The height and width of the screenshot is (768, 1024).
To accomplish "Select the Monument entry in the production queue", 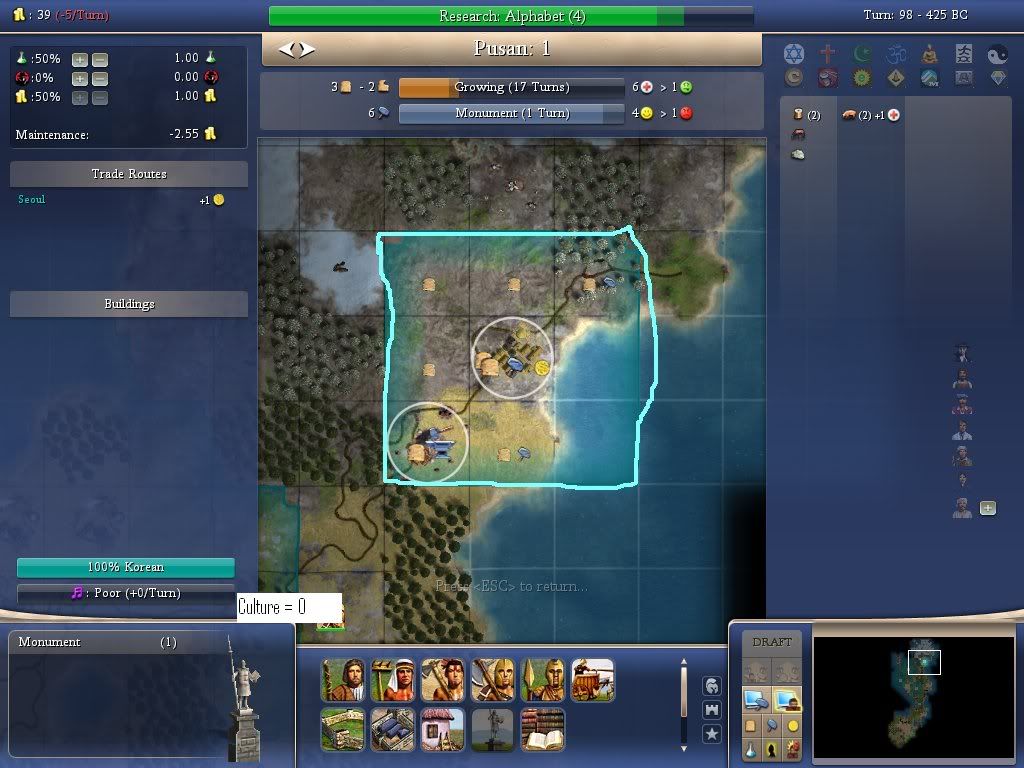I will (x=97, y=642).
